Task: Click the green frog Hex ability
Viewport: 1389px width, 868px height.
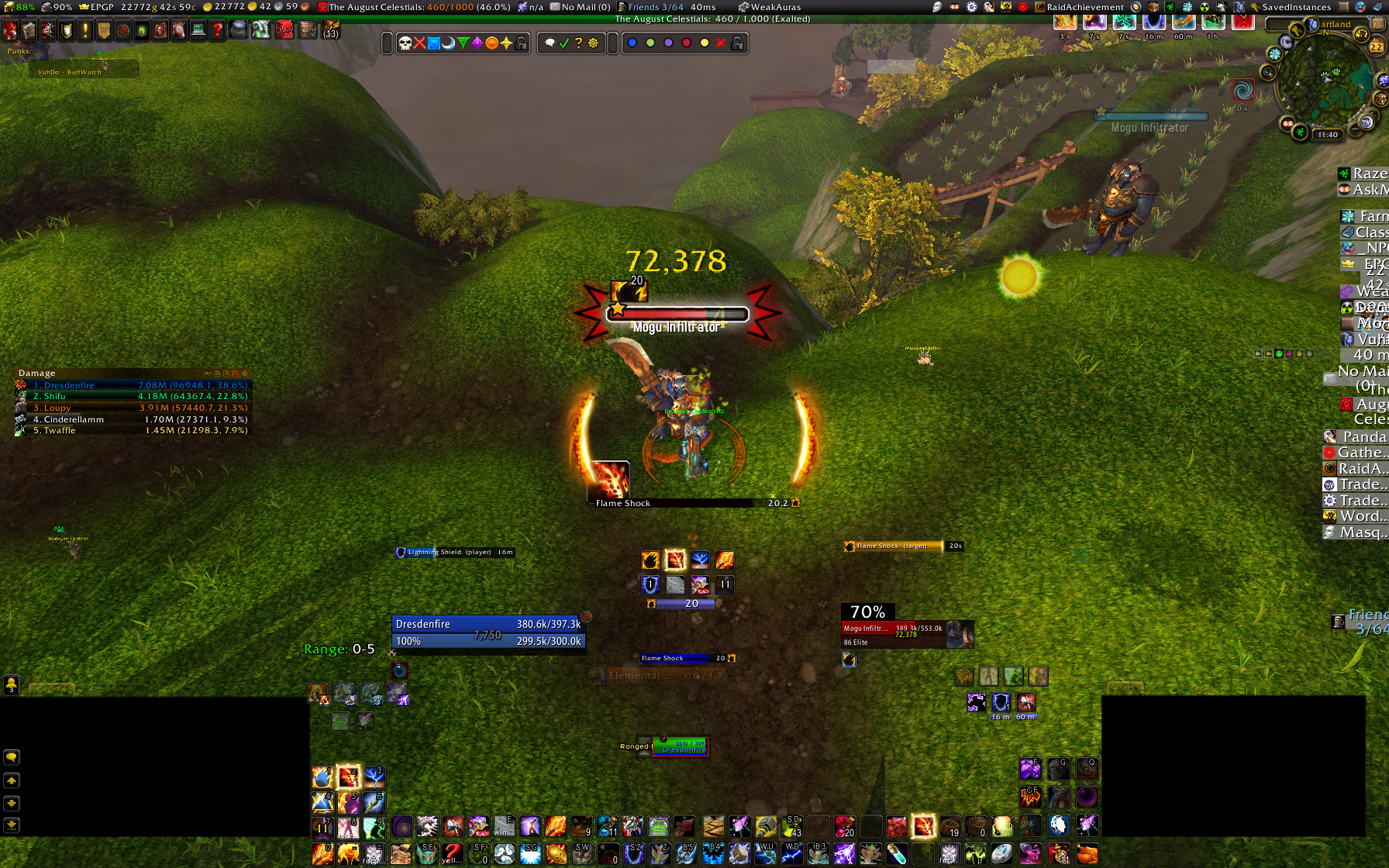Action: point(658,827)
